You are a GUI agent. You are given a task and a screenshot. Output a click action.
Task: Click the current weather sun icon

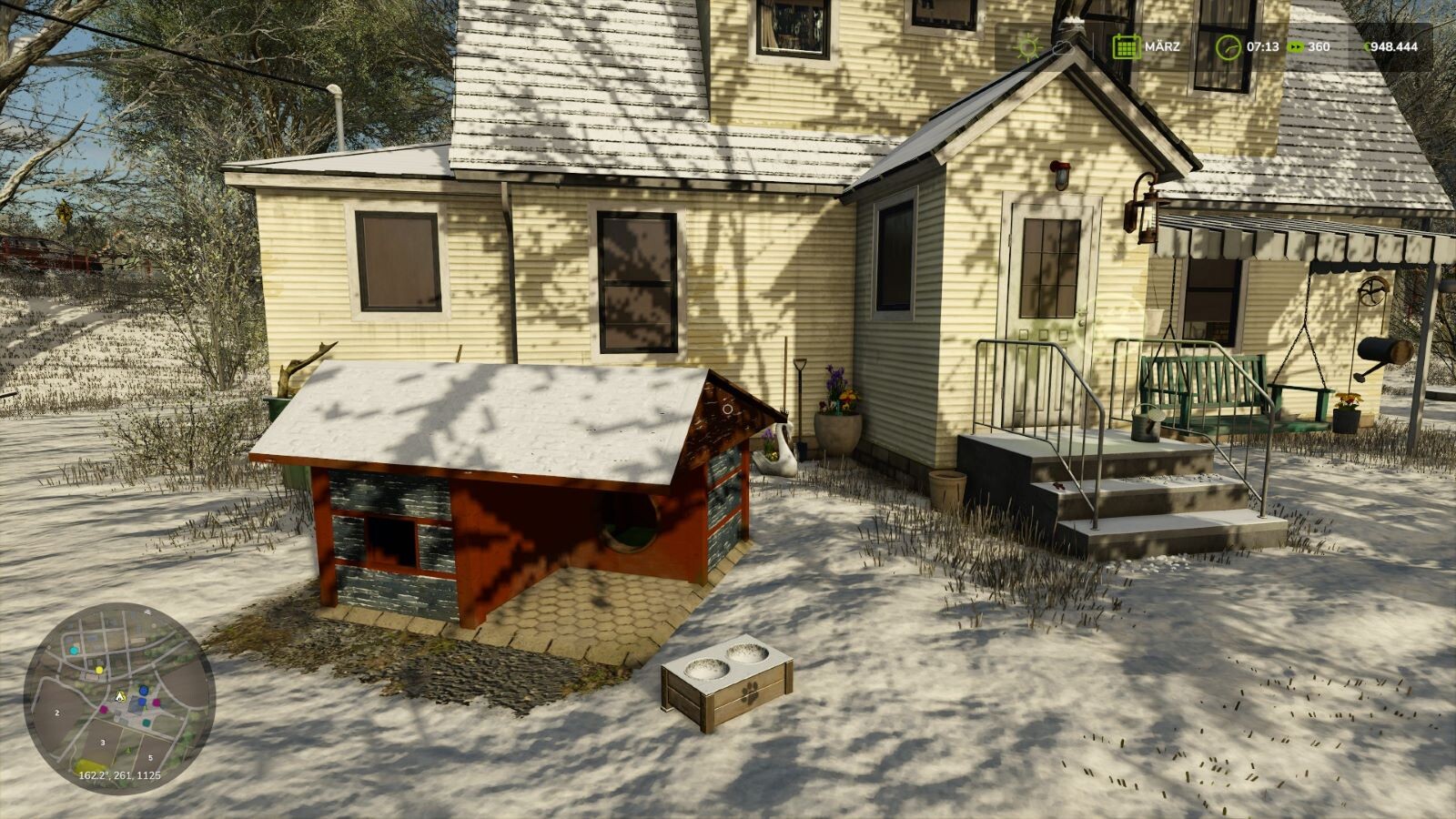pyautogui.click(x=1028, y=46)
